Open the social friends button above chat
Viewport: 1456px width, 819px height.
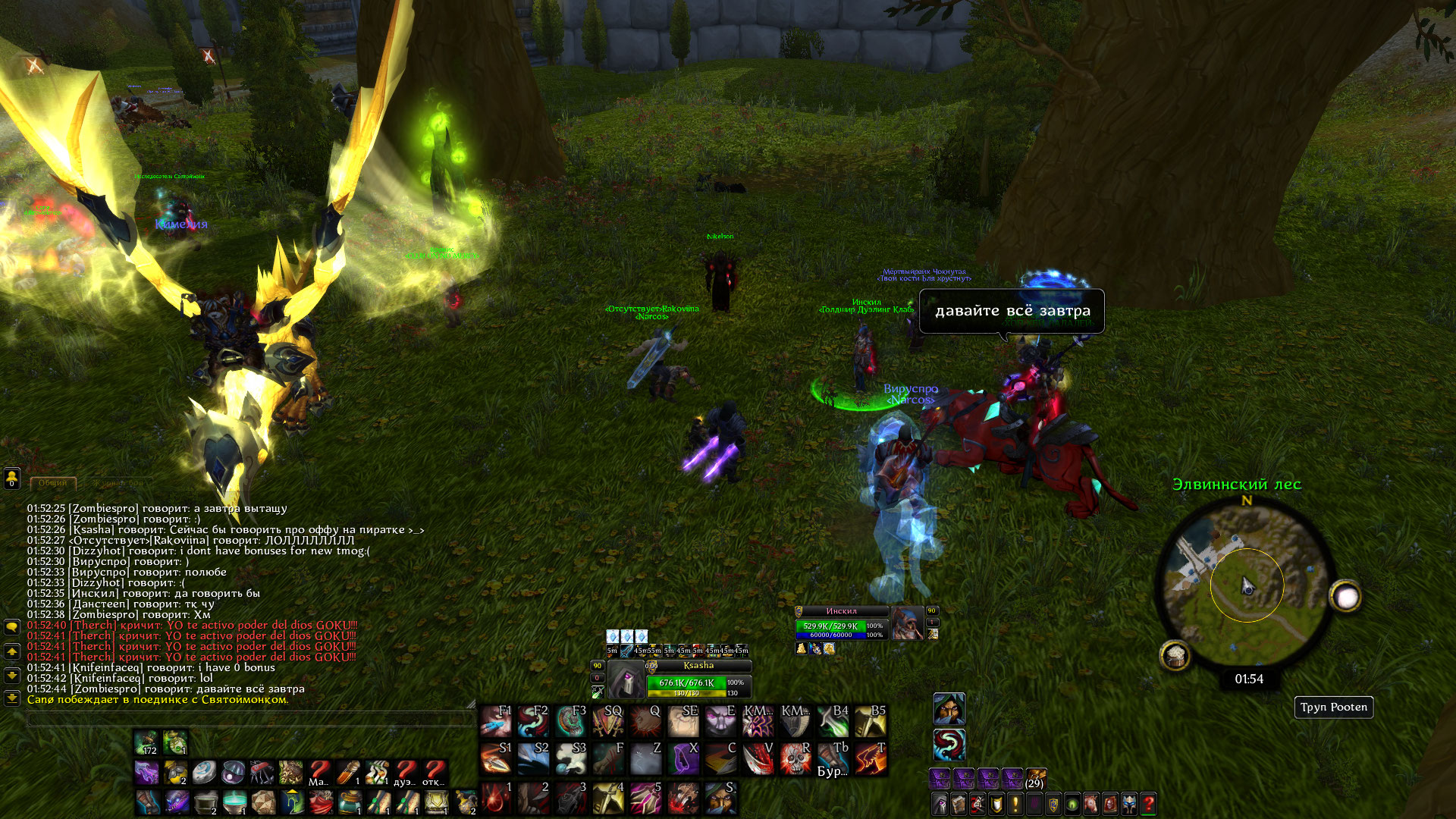pyautogui.click(x=12, y=478)
